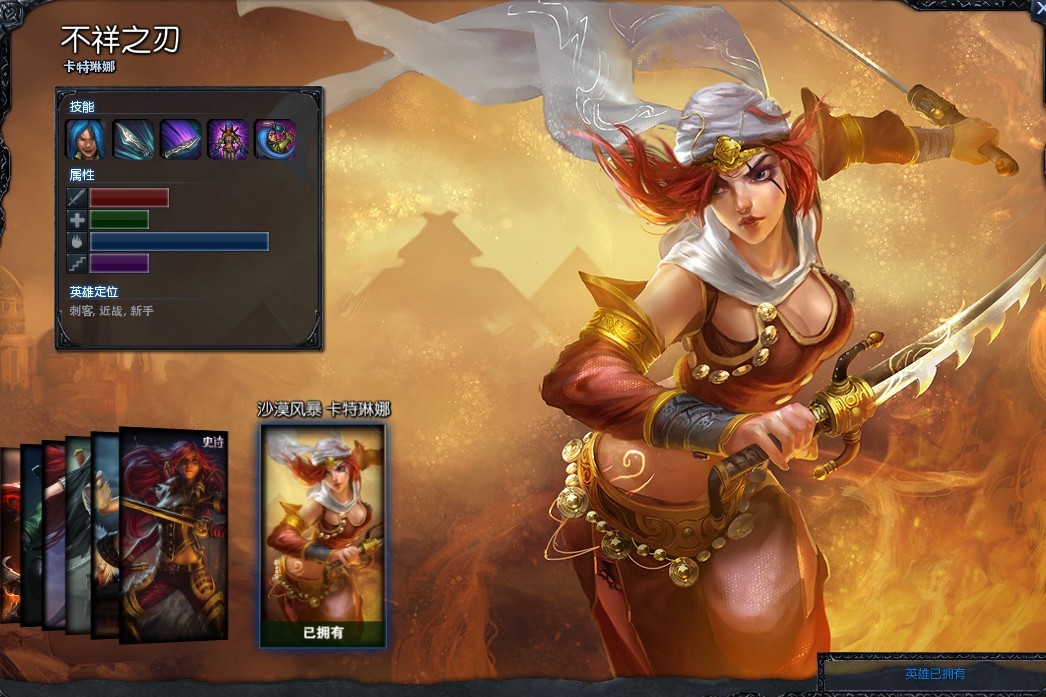Choose the epic (史诗) Katarina skin card
This screenshot has width=1046, height=697.
click(174, 533)
